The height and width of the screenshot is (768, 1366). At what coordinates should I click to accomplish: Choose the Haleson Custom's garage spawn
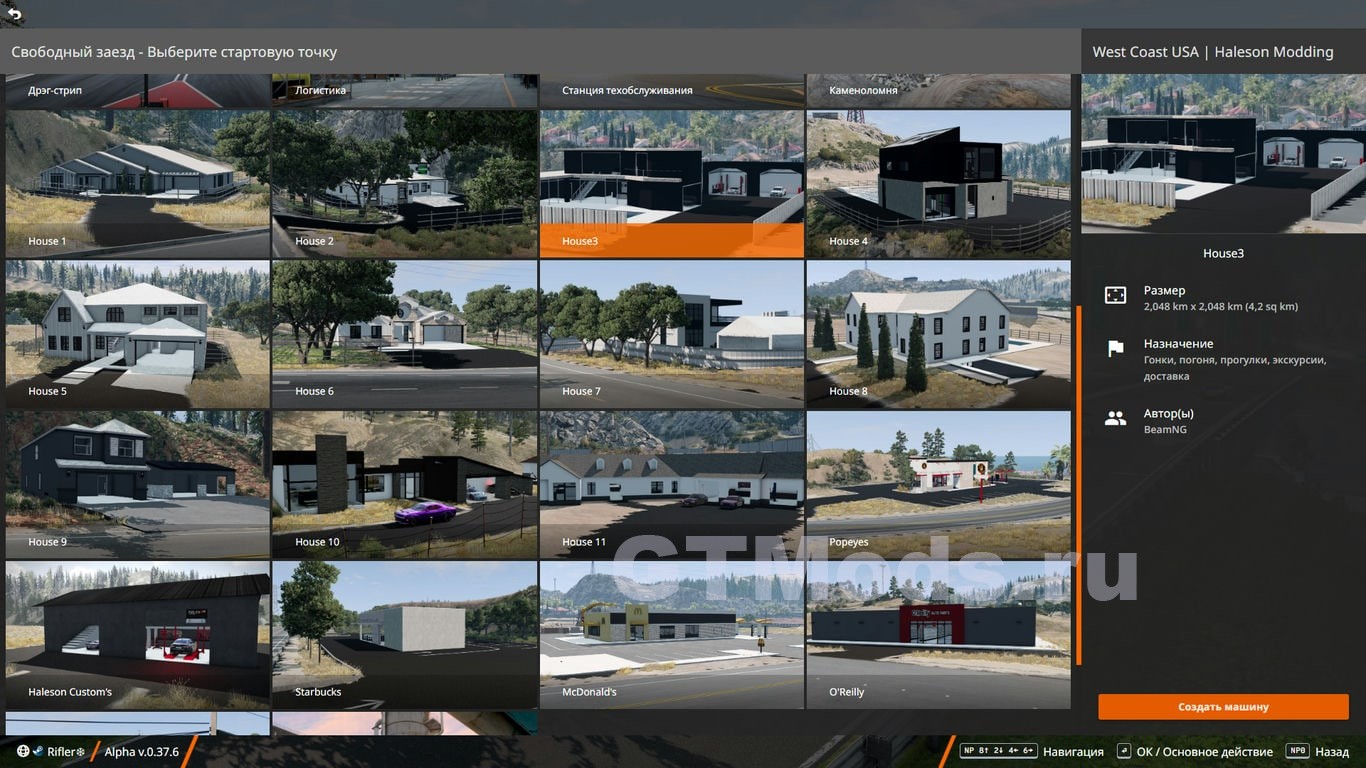click(137, 634)
